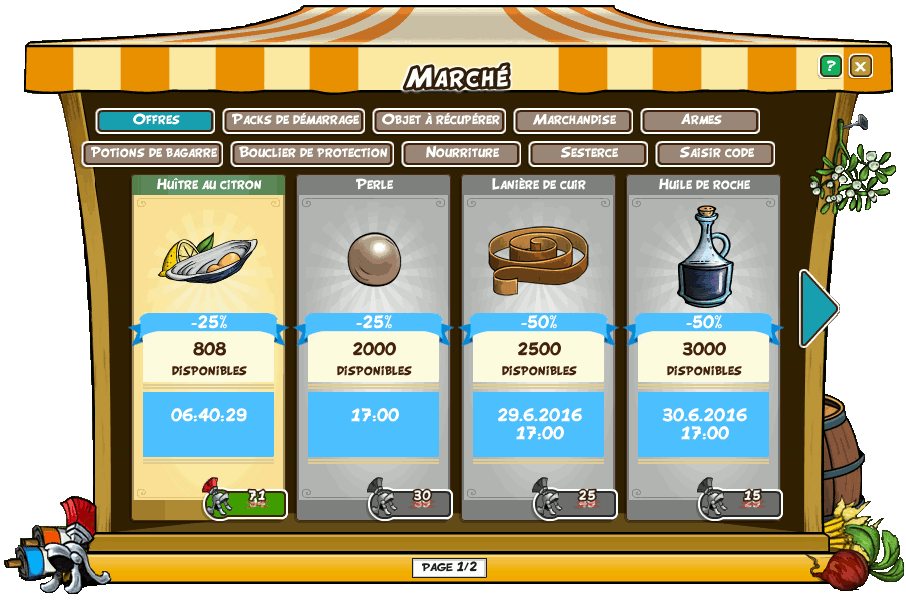Purchase Lanière de cuir for 25 helmets

click(x=577, y=503)
